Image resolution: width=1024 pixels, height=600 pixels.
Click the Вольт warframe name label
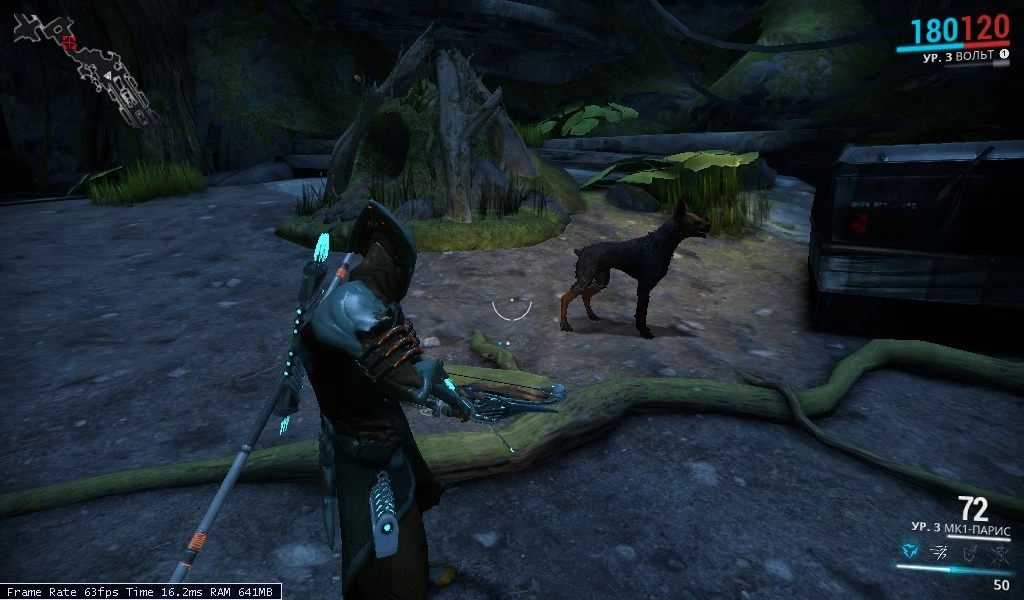point(959,56)
